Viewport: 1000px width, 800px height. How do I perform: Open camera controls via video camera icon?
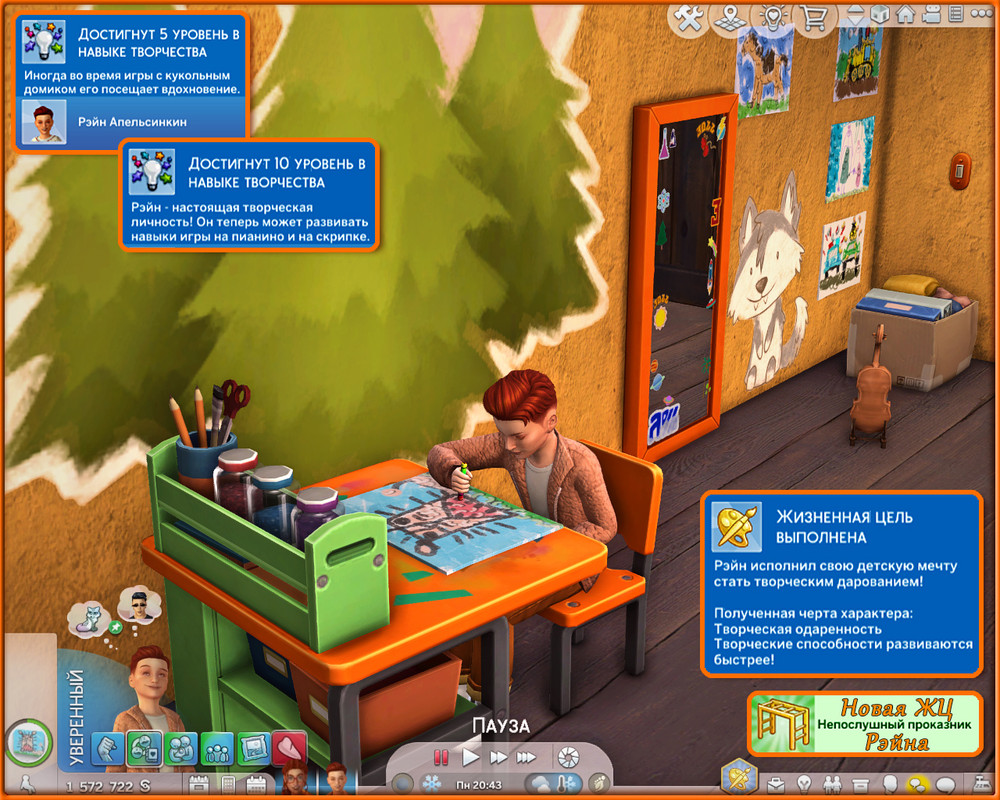(x=933, y=16)
